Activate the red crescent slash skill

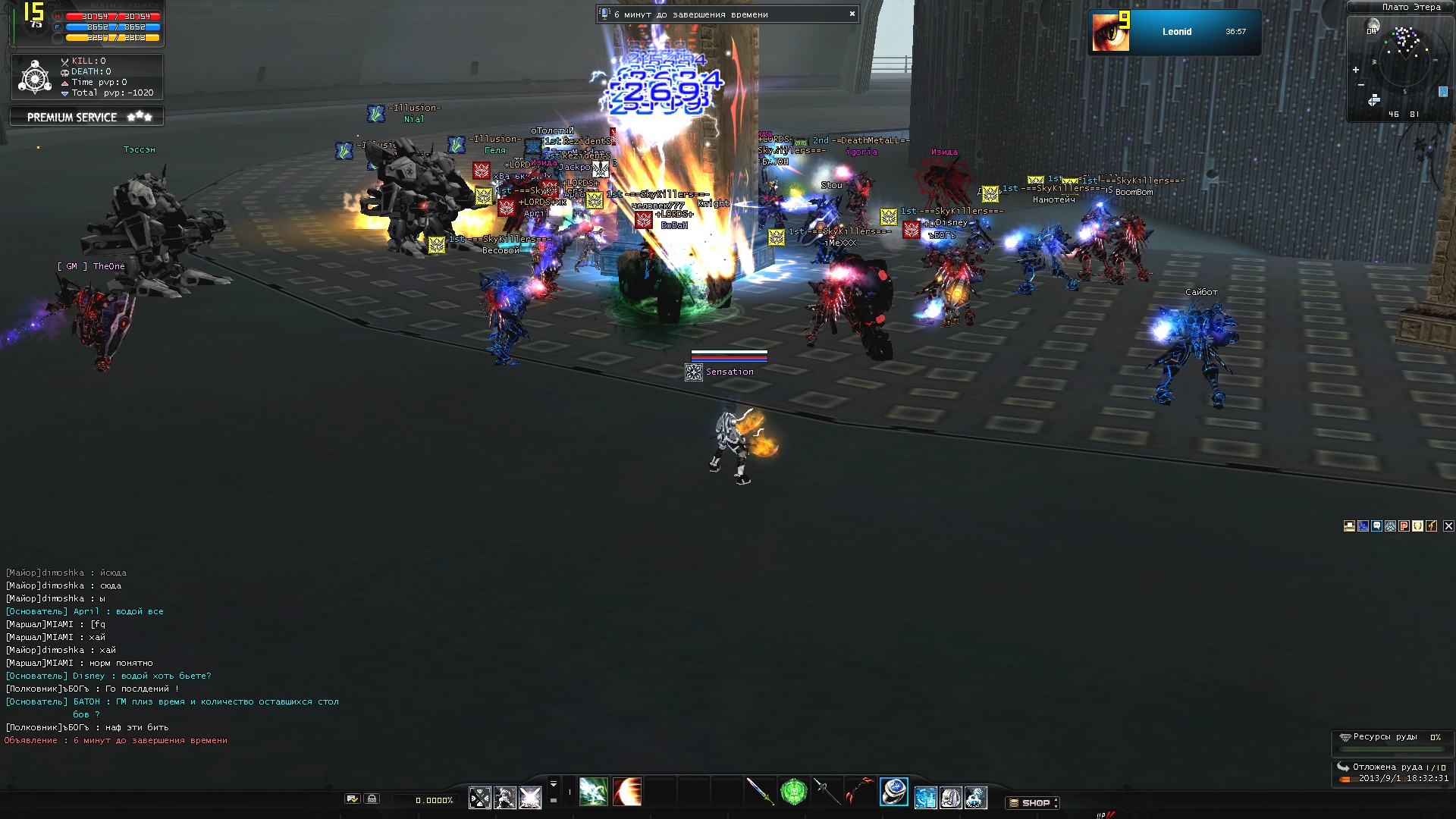[627, 792]
